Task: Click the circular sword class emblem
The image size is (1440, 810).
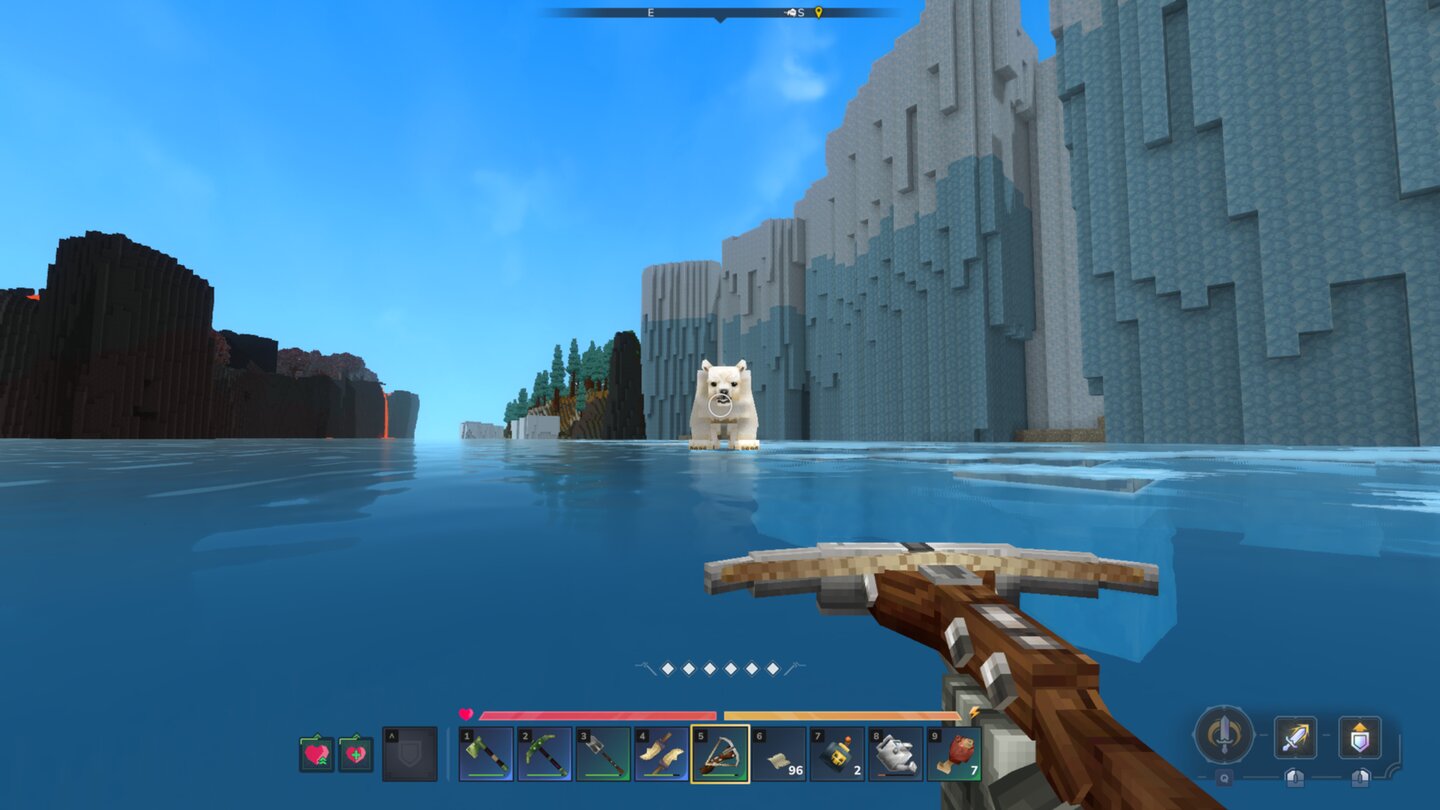Action: (x=1224, y=736)
